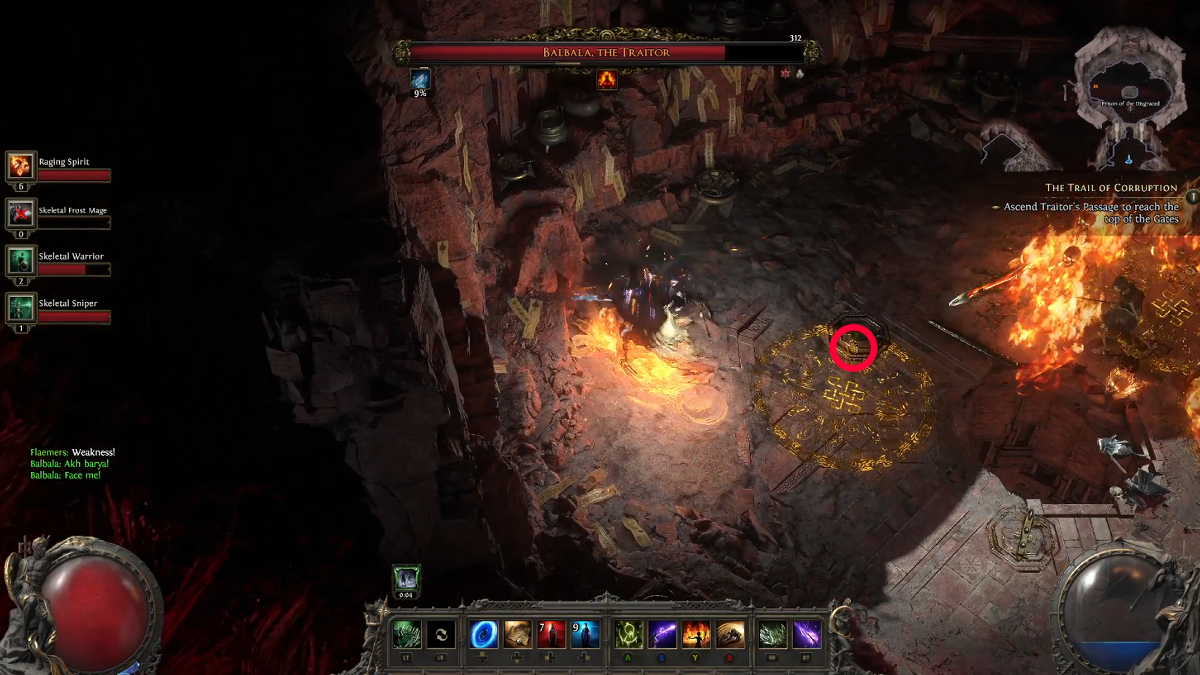Use the green bone claw skill
This screenshot has height=675, width=1200.
click(773, 634)
